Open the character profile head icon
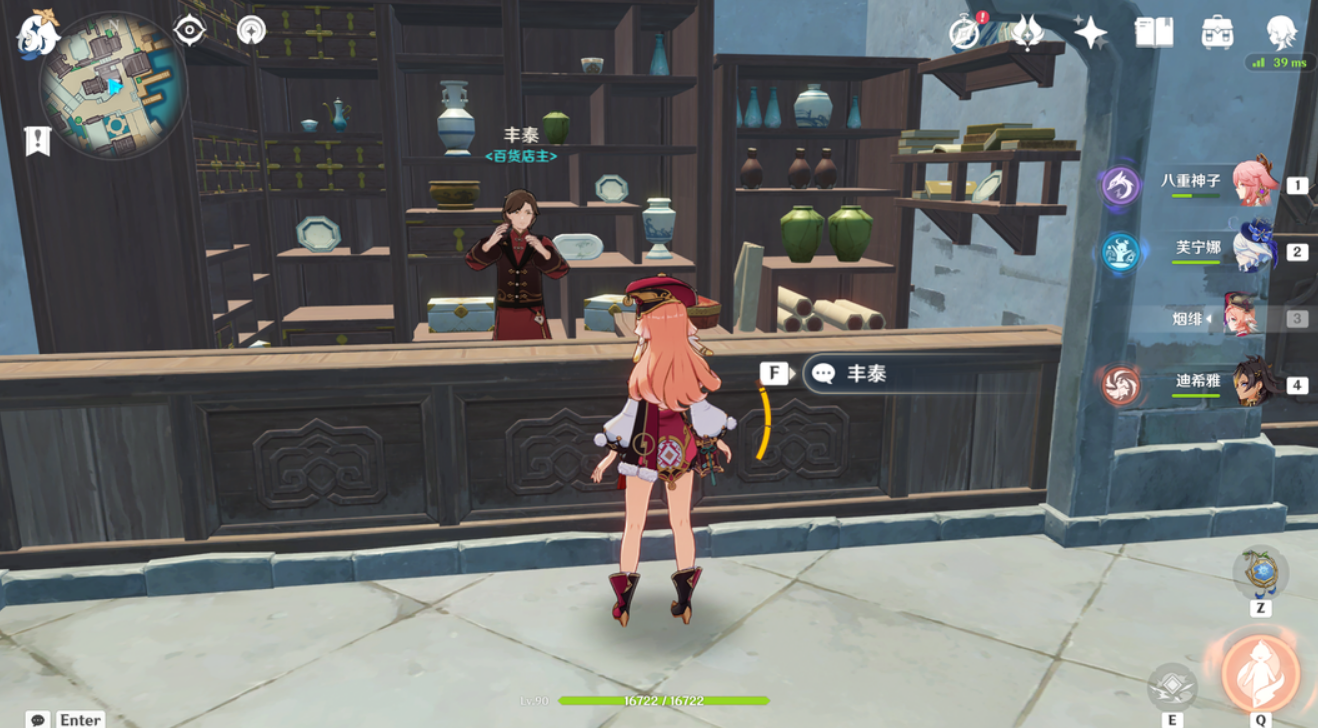 click(1281, 33)
